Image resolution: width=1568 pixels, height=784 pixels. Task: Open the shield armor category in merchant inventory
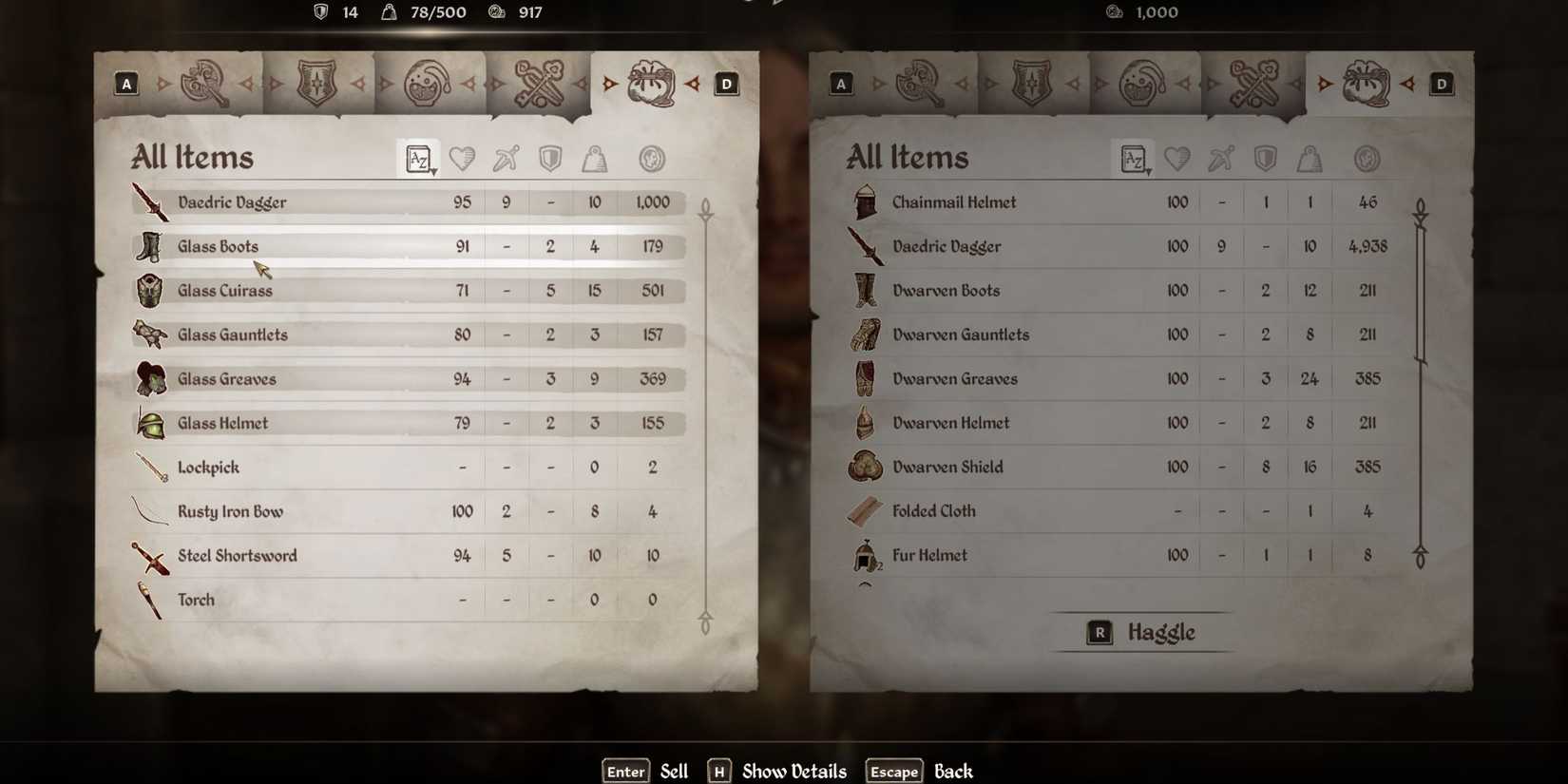pyautogui.click(x=1031, y=84)
